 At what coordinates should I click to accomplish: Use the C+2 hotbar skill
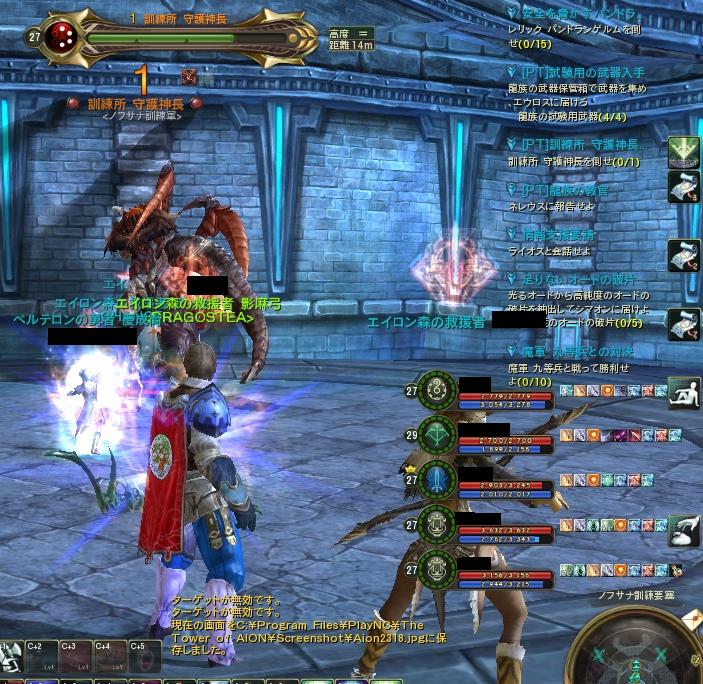43,660
